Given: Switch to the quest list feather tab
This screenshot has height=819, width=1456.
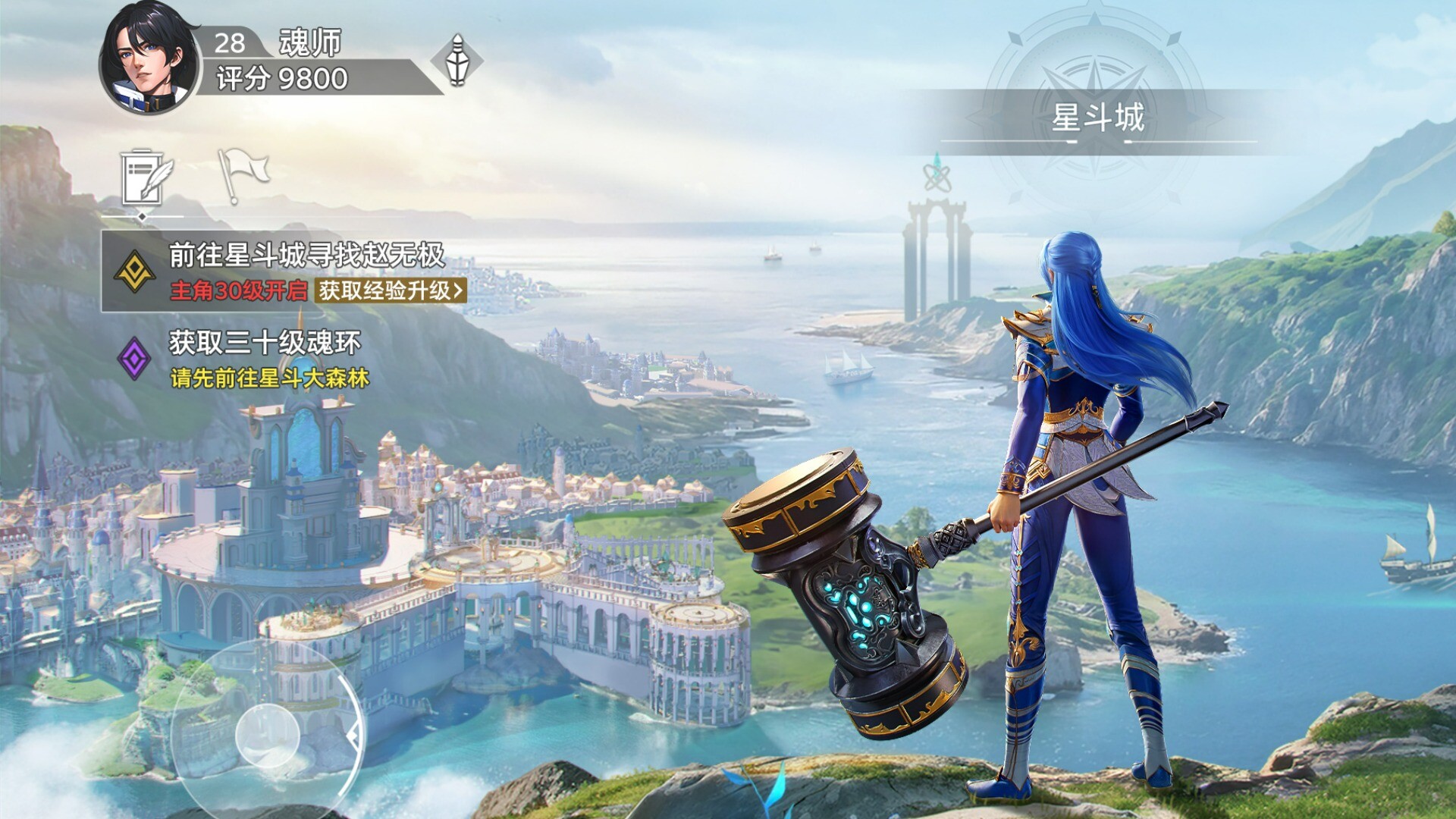Looking at the screenshot, I should (144, 177).
